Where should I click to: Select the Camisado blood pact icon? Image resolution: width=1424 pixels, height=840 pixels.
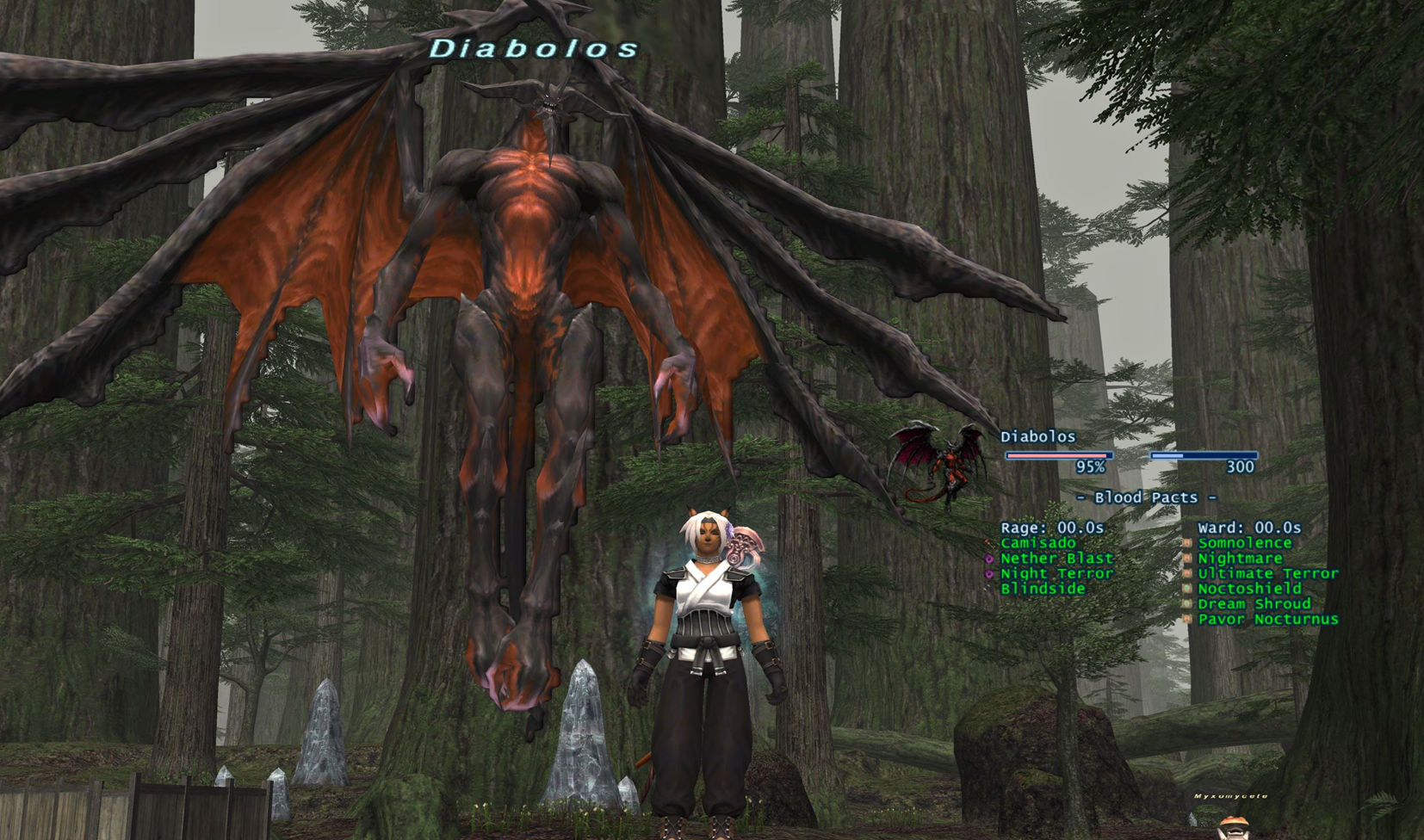tap(987, 543)
